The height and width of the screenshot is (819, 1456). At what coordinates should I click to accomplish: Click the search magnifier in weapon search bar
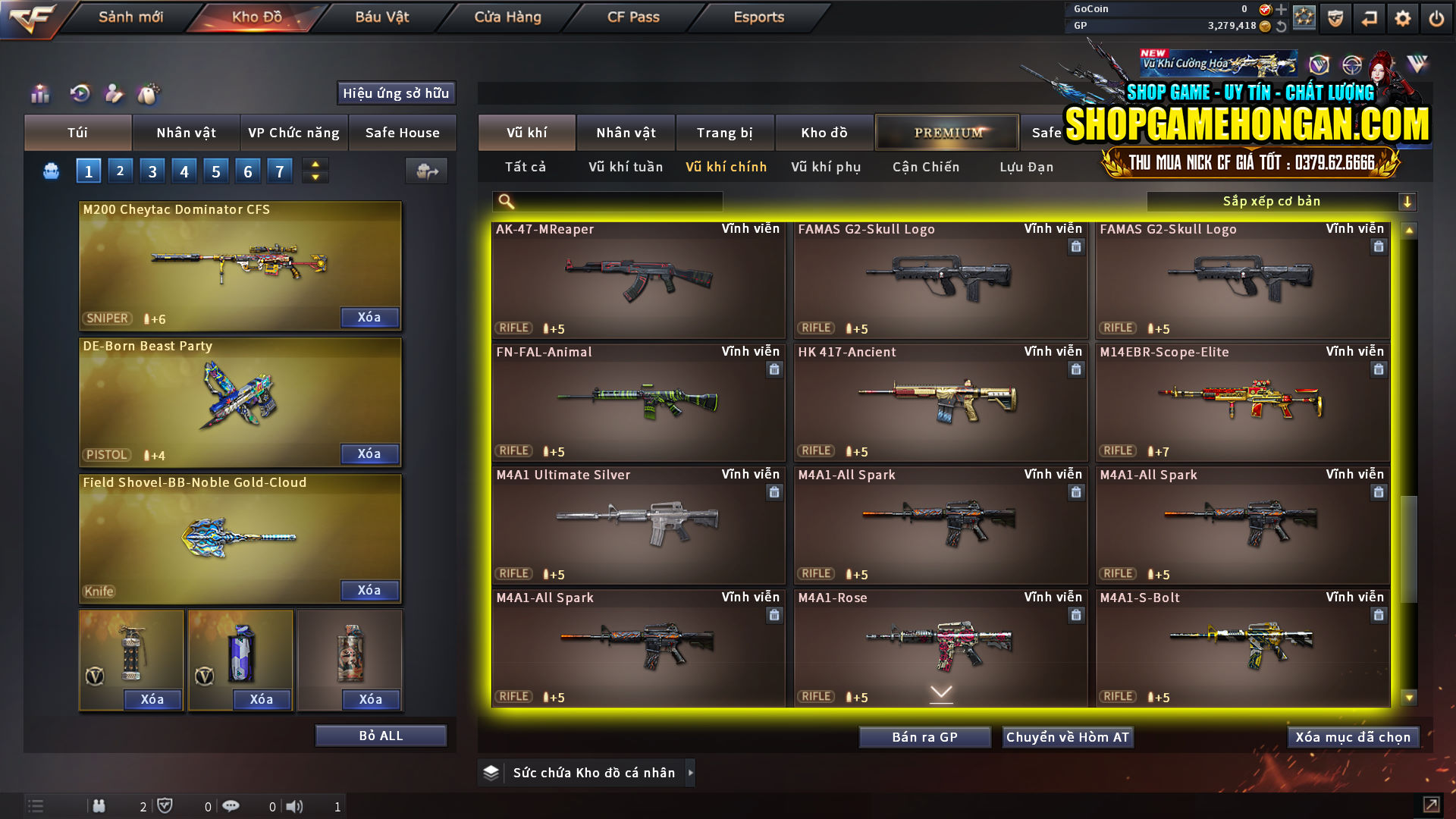pyautogui.click(x=504, y=201)
